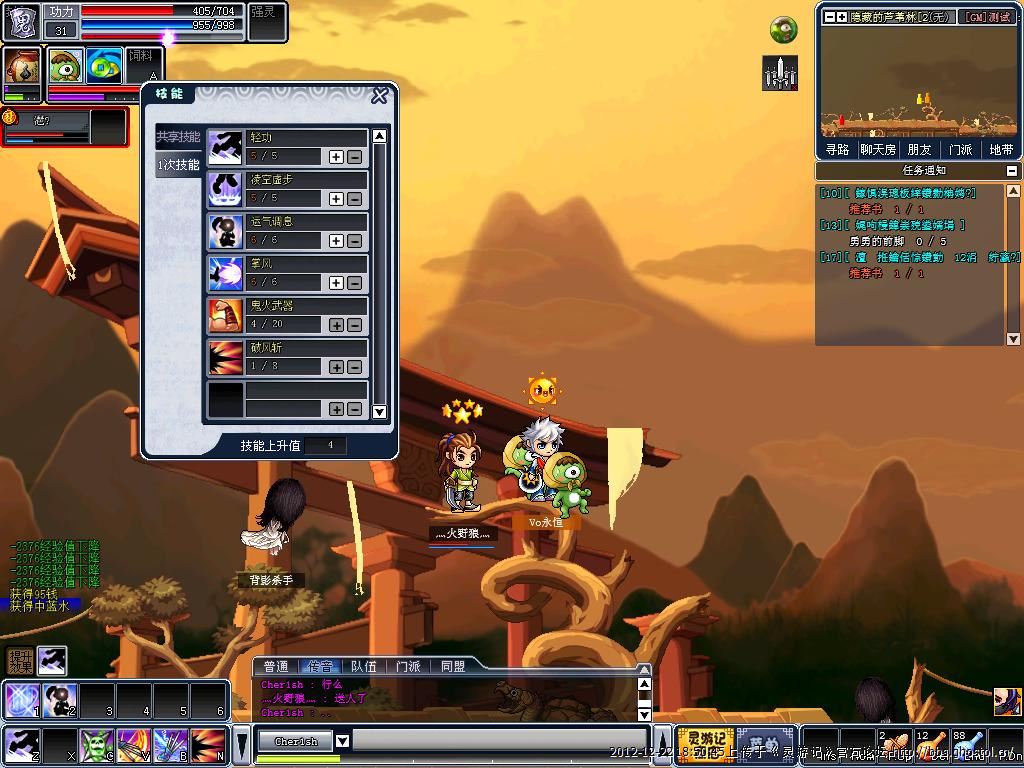Switch chat to the 普通 normal tab
Screen dimensions: 1024x768
point(276,666)
